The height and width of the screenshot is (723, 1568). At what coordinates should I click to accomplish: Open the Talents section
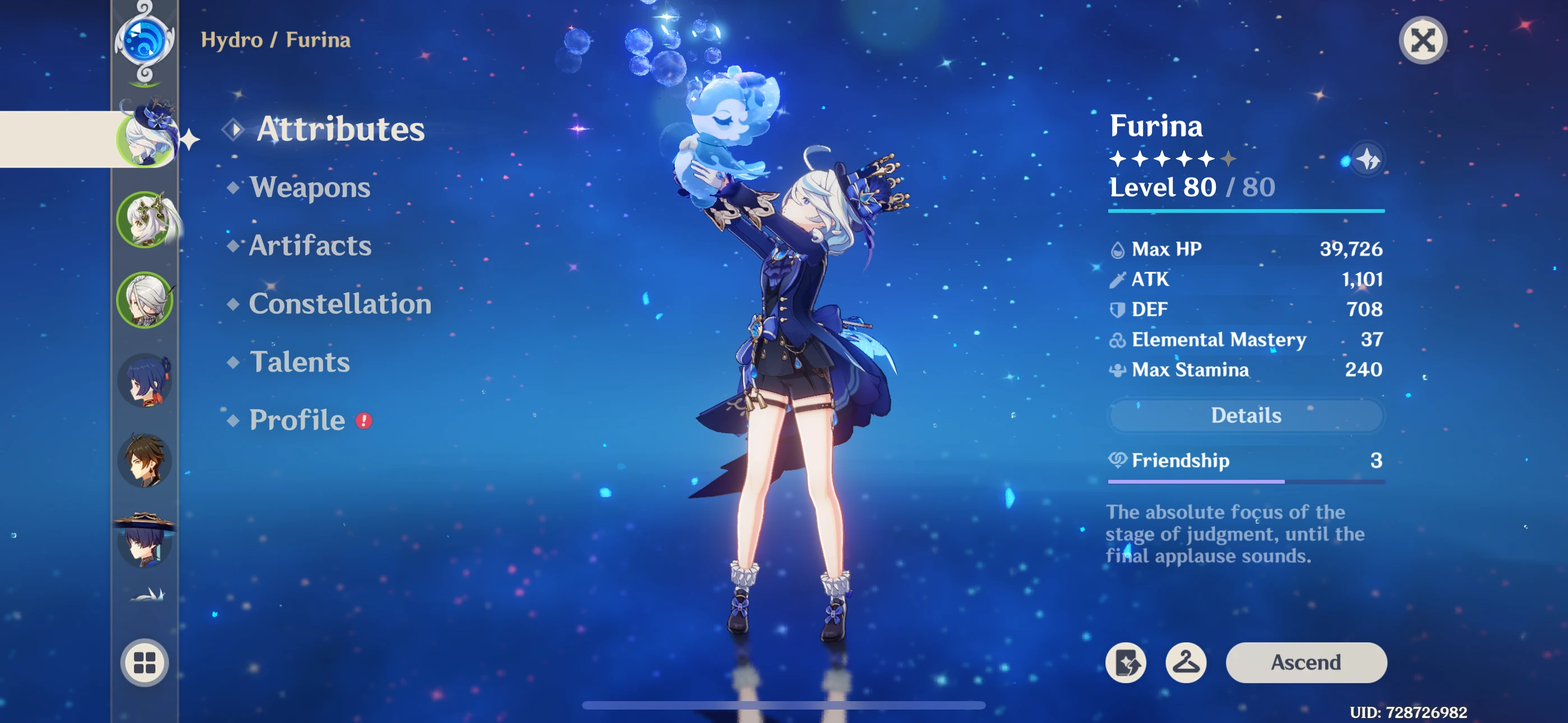(x=299, y=362)
